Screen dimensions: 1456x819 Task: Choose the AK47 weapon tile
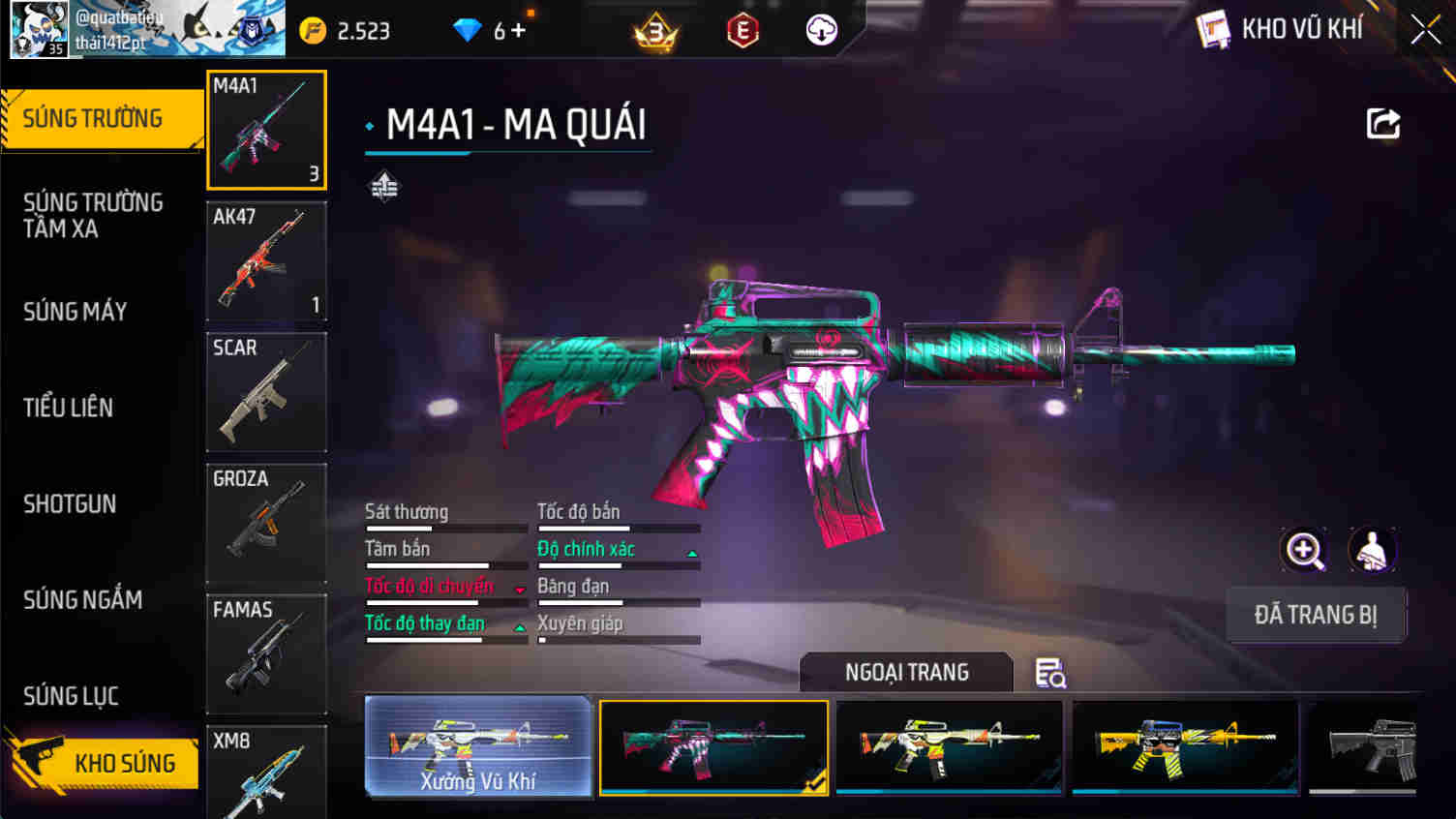coord(266,261)
